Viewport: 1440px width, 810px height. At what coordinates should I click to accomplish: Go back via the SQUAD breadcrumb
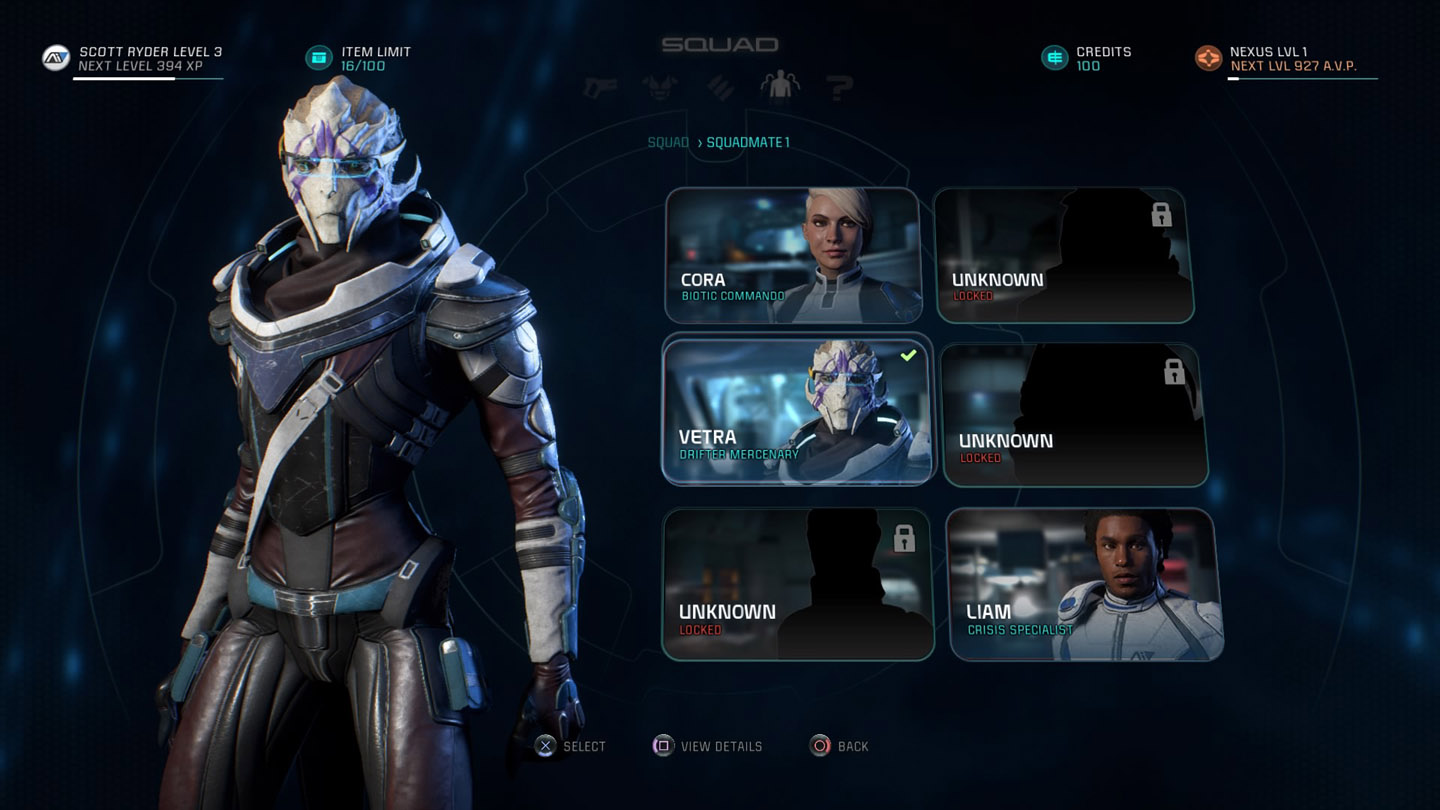coord(668,142)
